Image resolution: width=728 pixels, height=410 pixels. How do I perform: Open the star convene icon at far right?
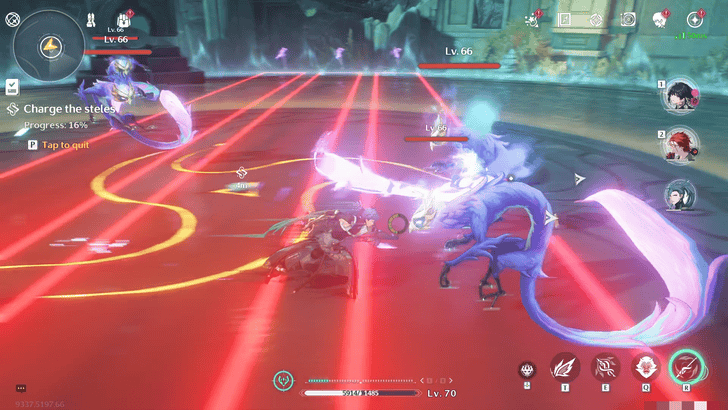[x=694, y=19]
